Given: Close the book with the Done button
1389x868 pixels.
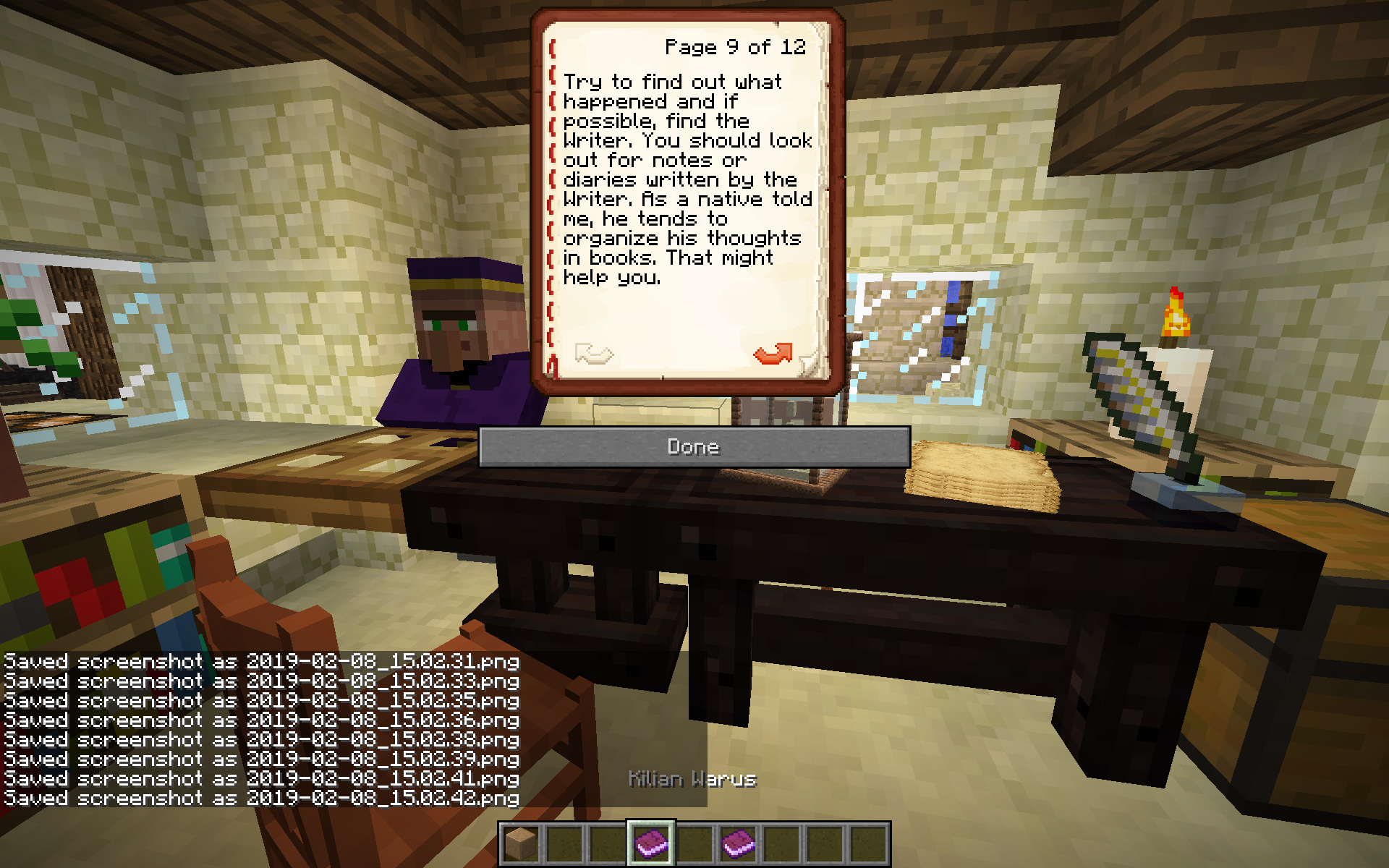Looking at the screenshot, I should (694, 446).
